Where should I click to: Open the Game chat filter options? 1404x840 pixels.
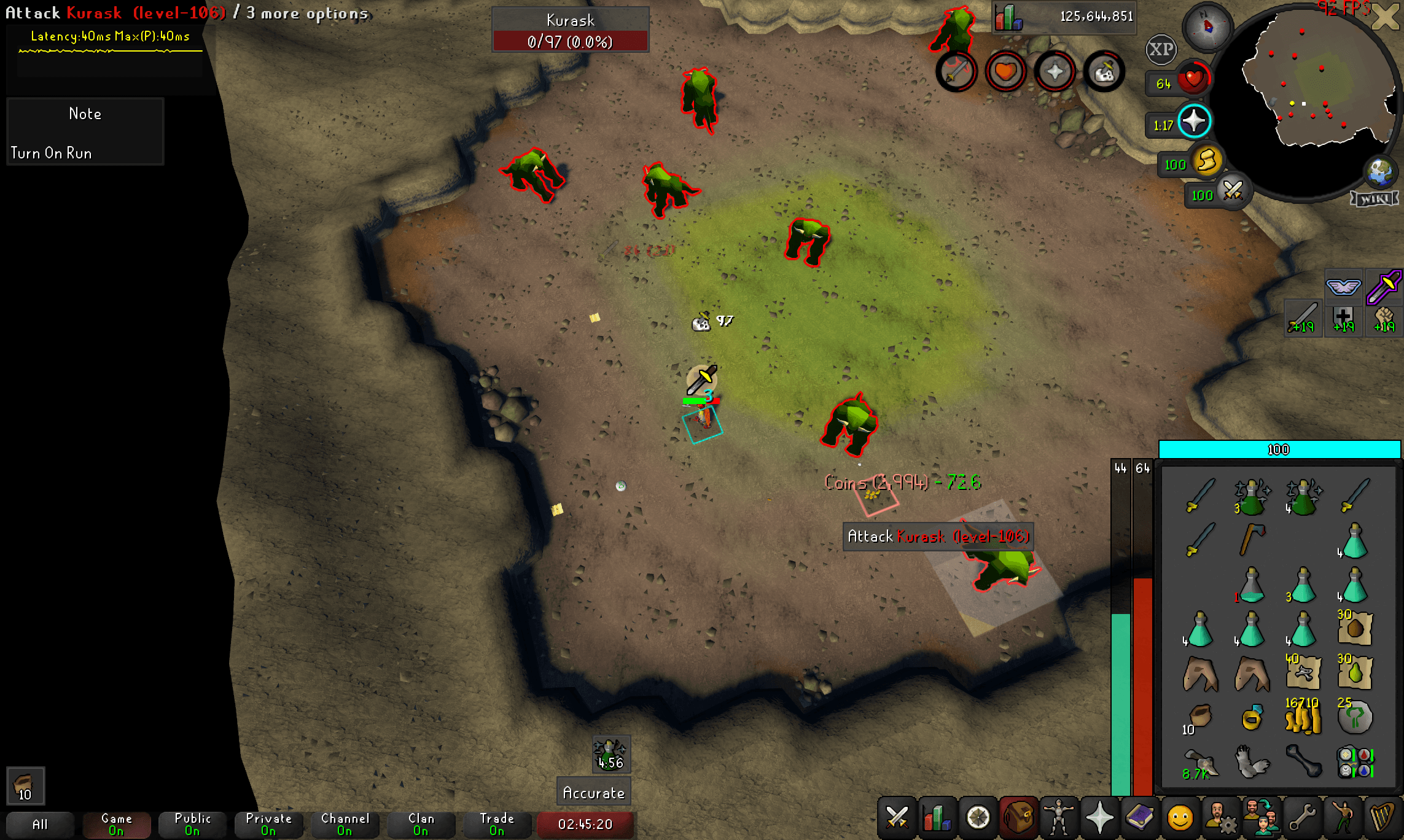[x=117, y=824]
